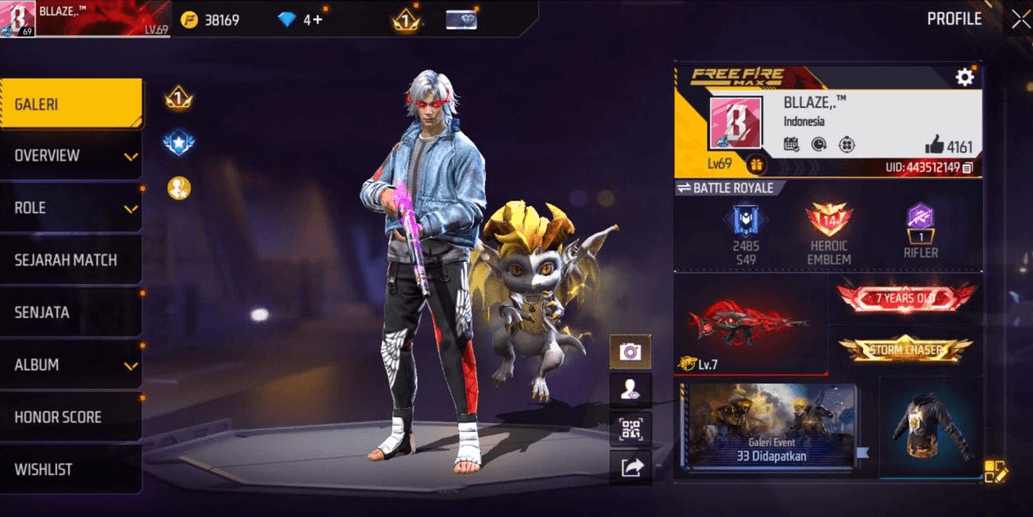Select the 7 Years Old title badge
The width and height of the screenshot is (1033, 517).
point(905,298)
